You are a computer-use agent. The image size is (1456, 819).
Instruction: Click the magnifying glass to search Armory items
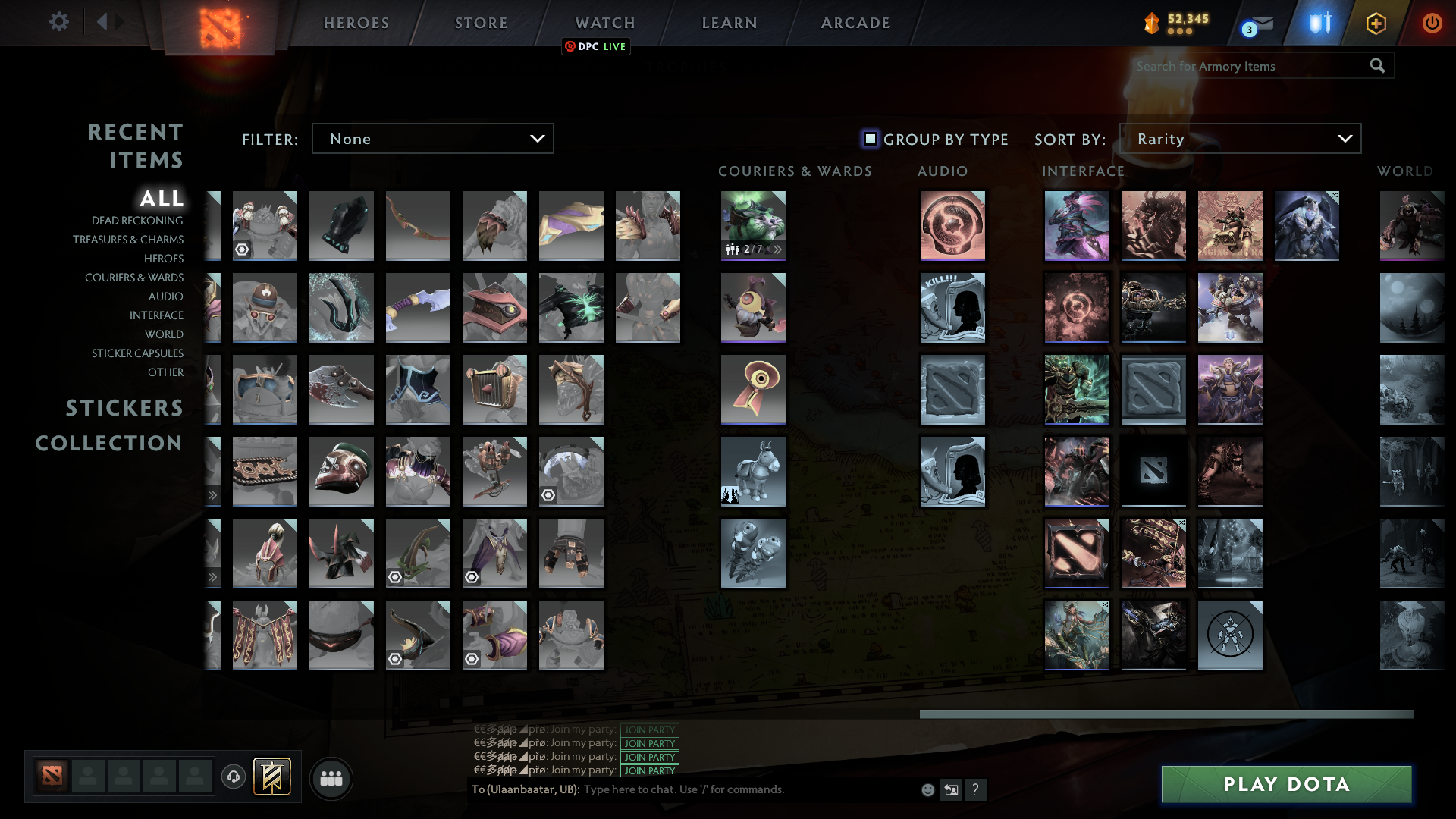(1377, 66)
